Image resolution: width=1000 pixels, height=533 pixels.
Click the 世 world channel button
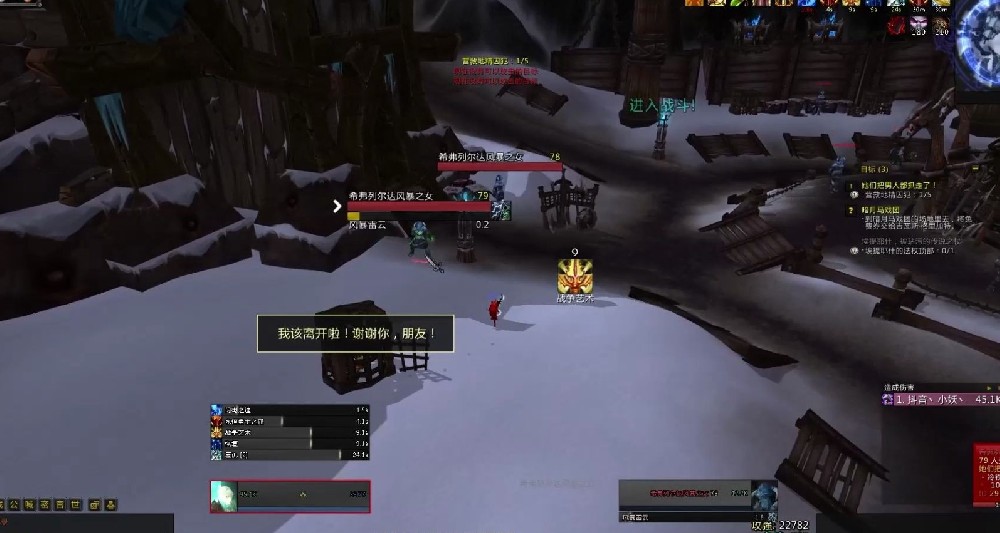tap(75, 504)
